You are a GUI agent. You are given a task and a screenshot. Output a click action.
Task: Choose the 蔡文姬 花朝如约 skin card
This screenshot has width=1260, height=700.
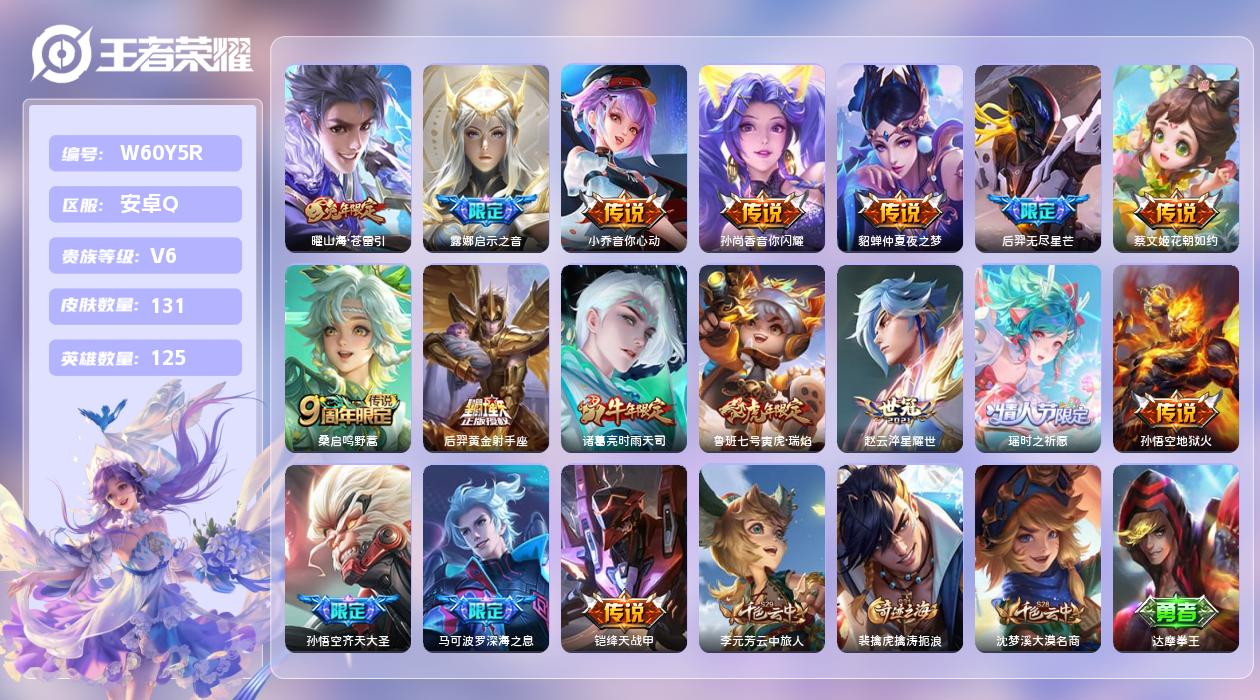[x=1176, y=158]
